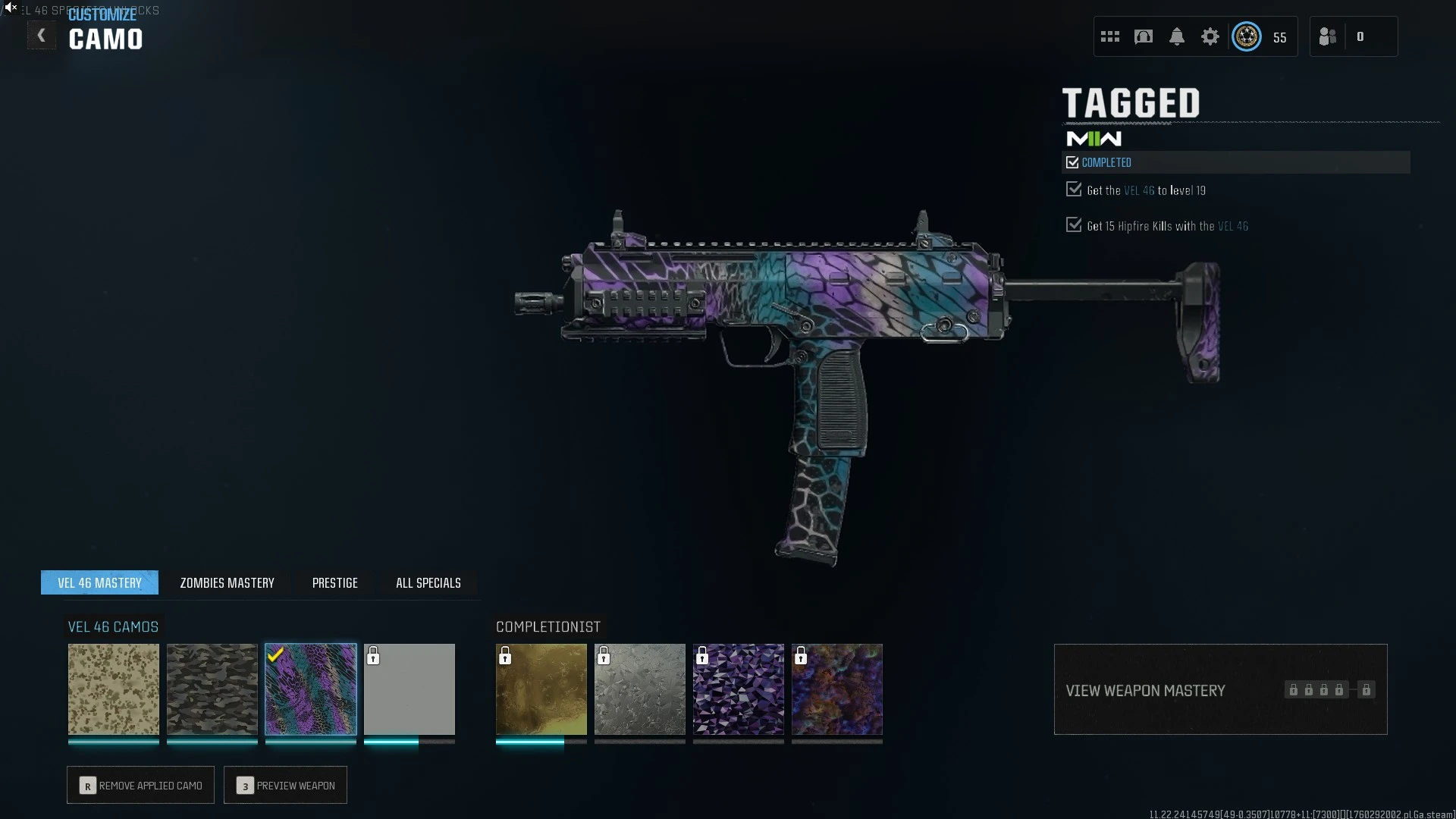This screenshot has height=819, width=1456.
Task: Pick the purple and teal Tagged camo
Action: (311, 689)
